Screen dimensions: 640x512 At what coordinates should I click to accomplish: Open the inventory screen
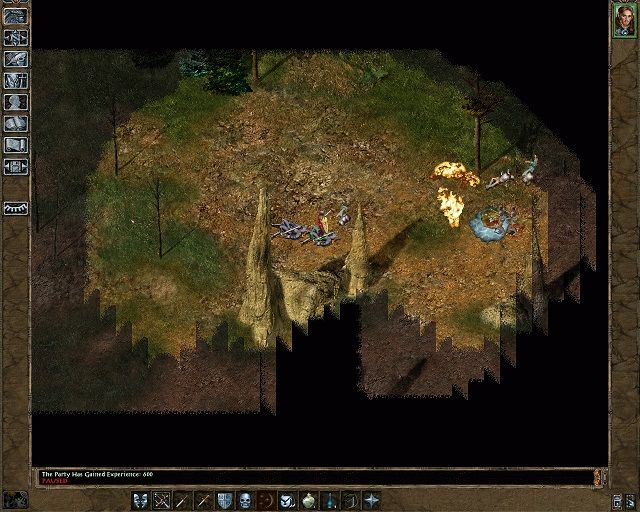[15, 80]
